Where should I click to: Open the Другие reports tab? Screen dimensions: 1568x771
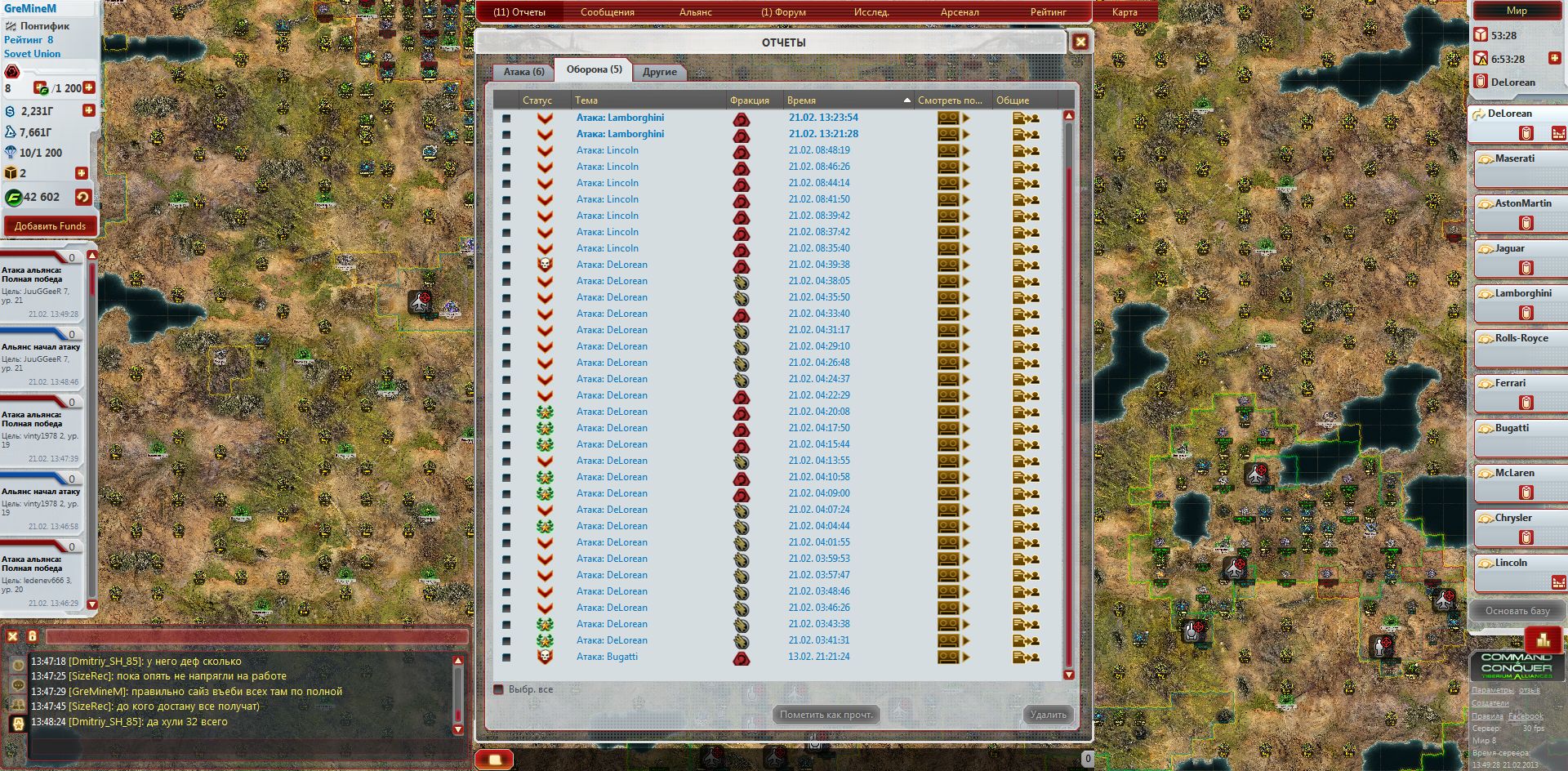pyautogui.click(x=659, y=72)
